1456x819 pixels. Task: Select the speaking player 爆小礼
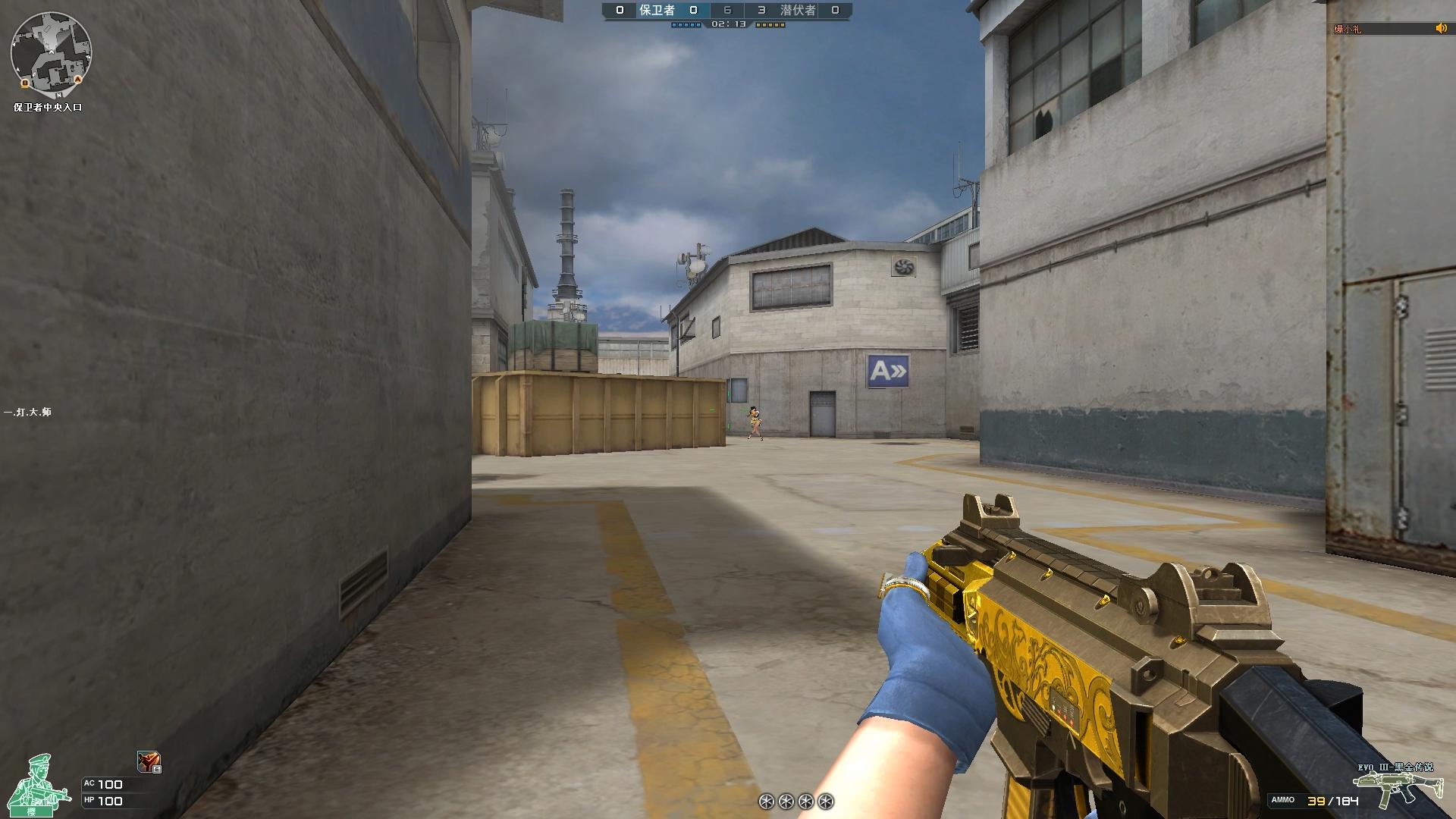pyautogui.click(x=1348, y=30)
